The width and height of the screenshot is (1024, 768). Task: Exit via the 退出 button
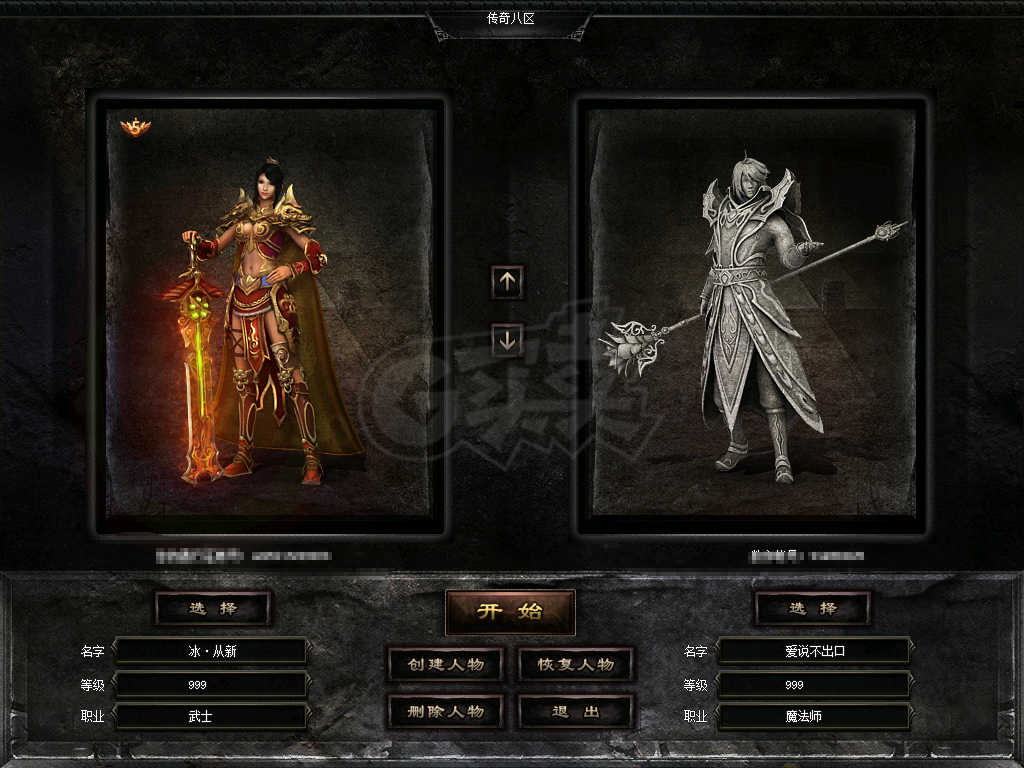(x=576, y=712)
